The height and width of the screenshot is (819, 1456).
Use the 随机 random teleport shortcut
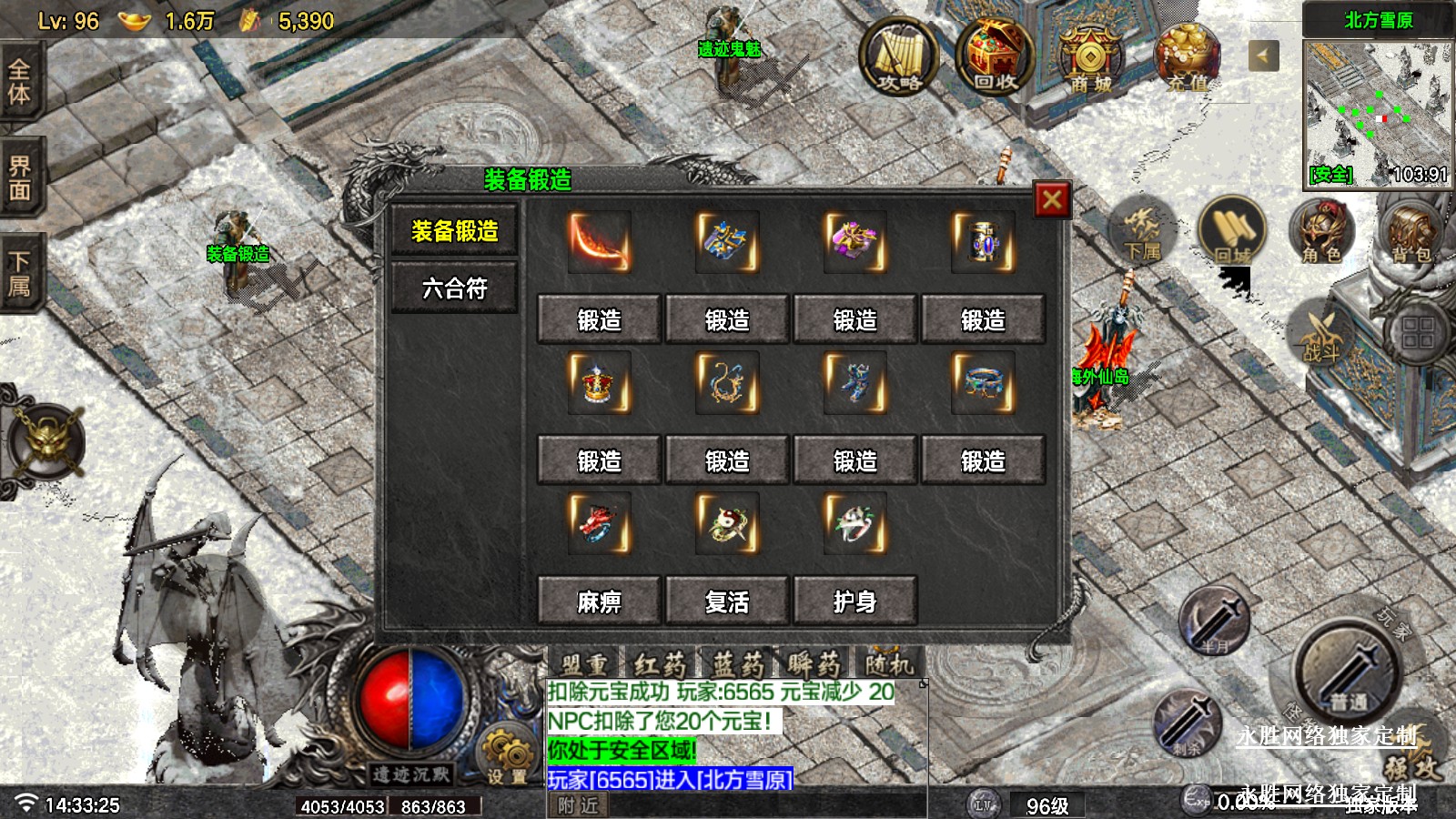[x=889, y=663]
